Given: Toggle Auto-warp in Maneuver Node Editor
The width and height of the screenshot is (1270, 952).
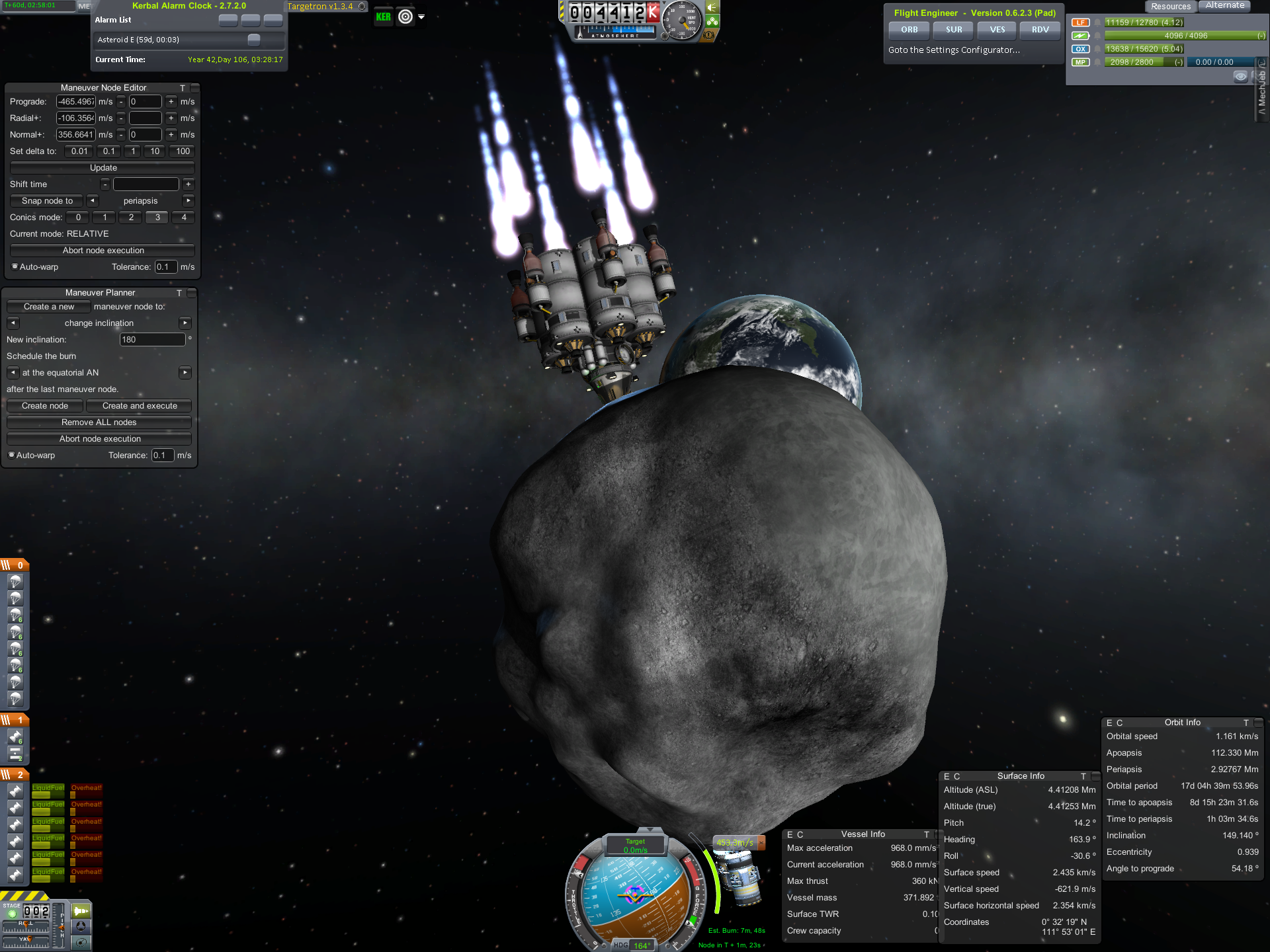Looking at the screenshot, I should [15, 267].
